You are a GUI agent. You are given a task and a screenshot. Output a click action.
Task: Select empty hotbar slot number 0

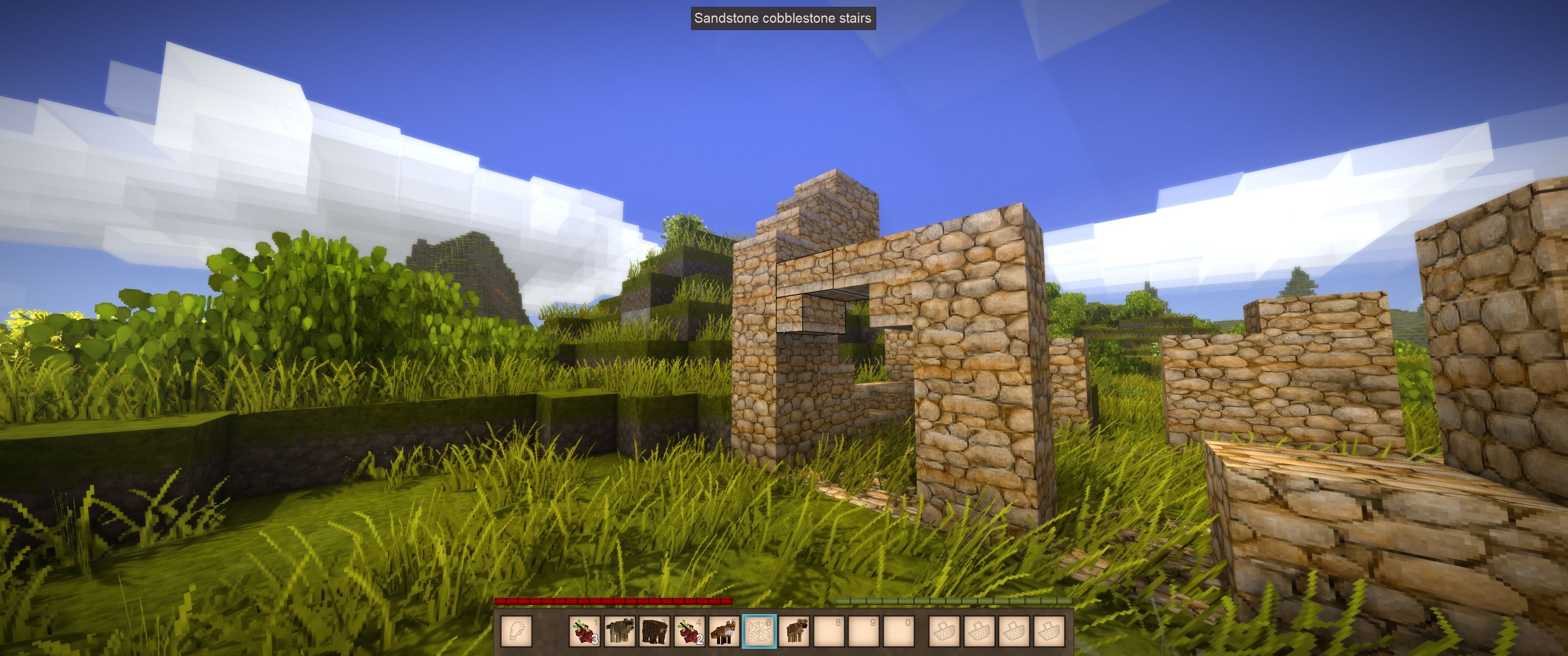coord(899,631)
